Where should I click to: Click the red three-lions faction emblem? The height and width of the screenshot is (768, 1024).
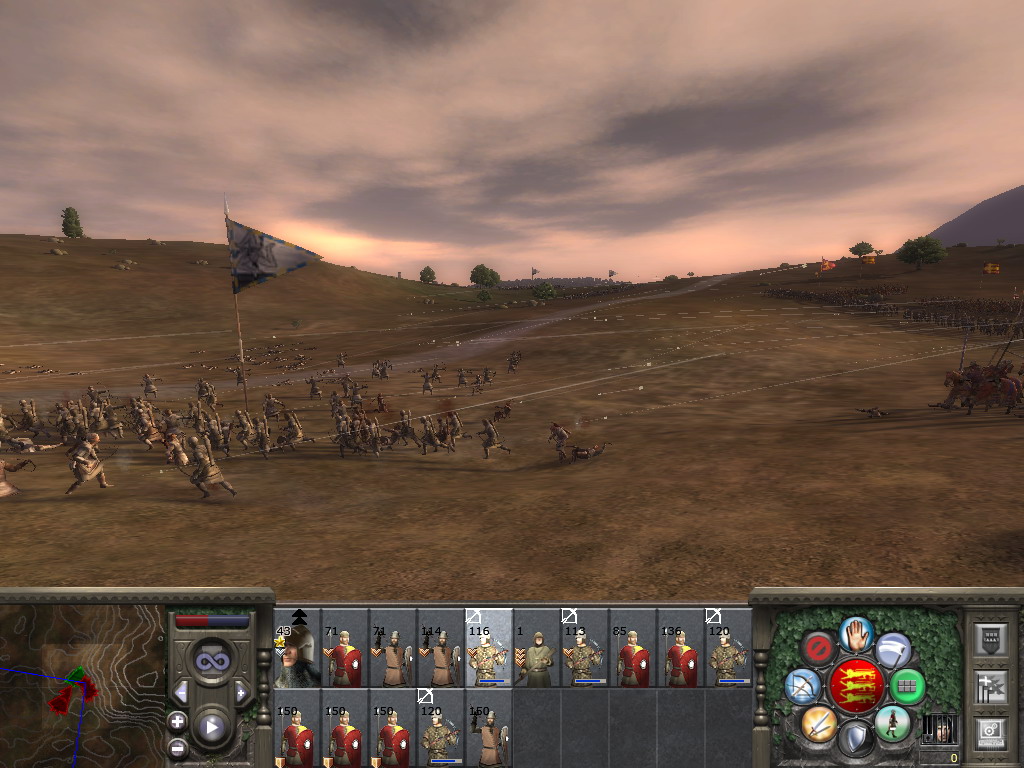855,686
